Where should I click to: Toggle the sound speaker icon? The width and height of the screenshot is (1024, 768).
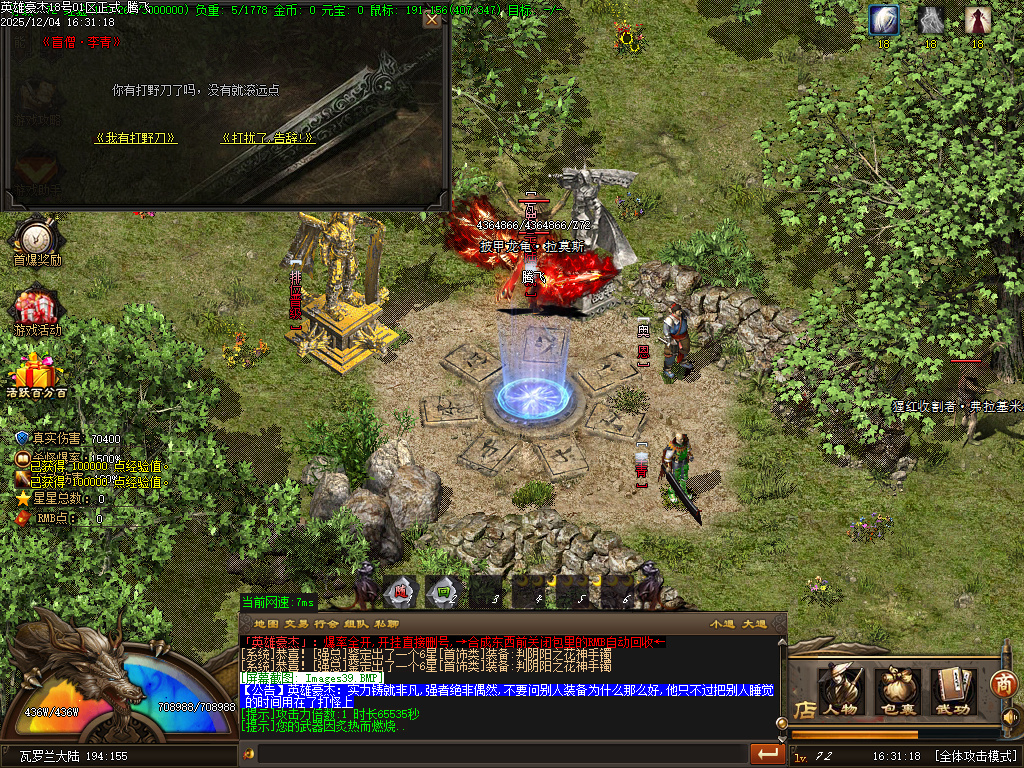tap(1010, 718)
